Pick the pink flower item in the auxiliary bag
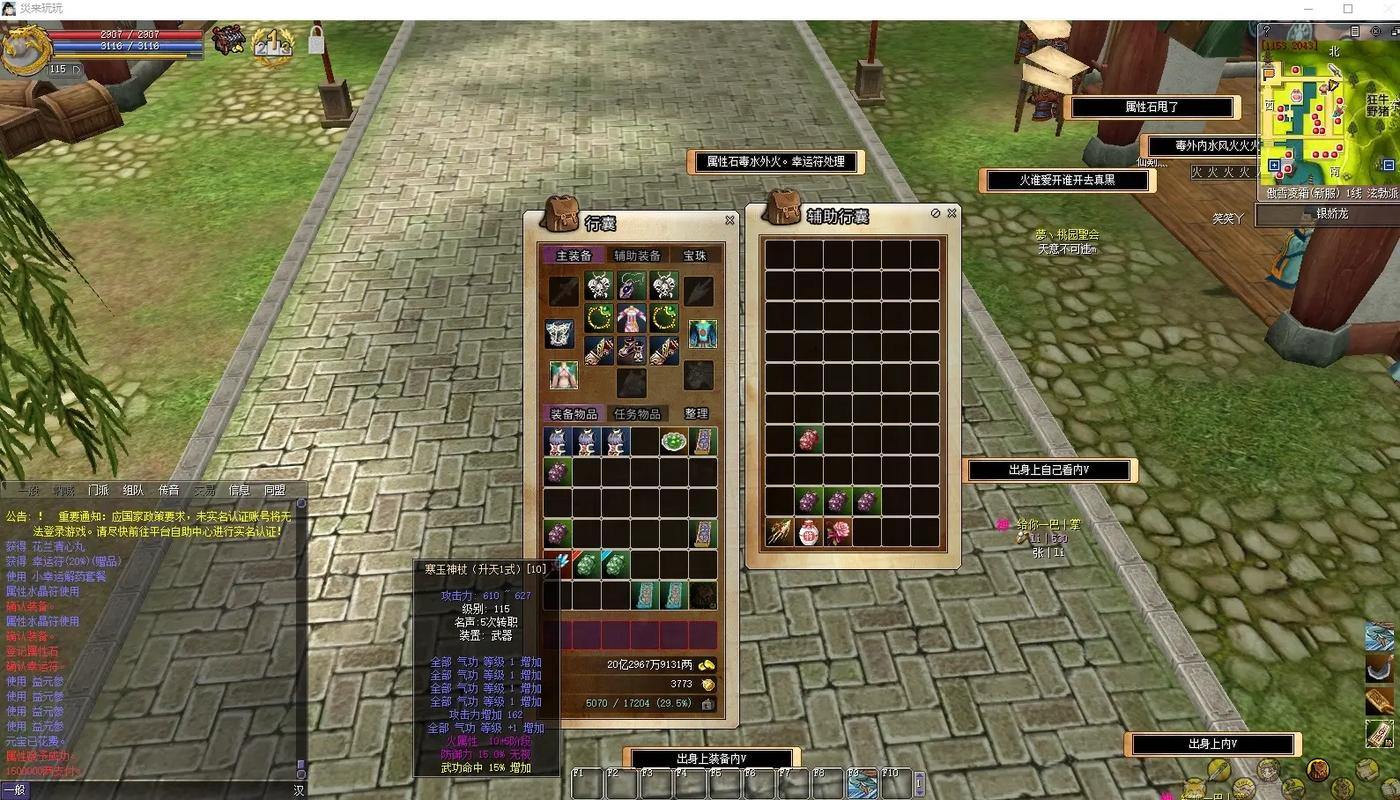The height and width of the screenshot is (800, 1400). click(838, 532)
